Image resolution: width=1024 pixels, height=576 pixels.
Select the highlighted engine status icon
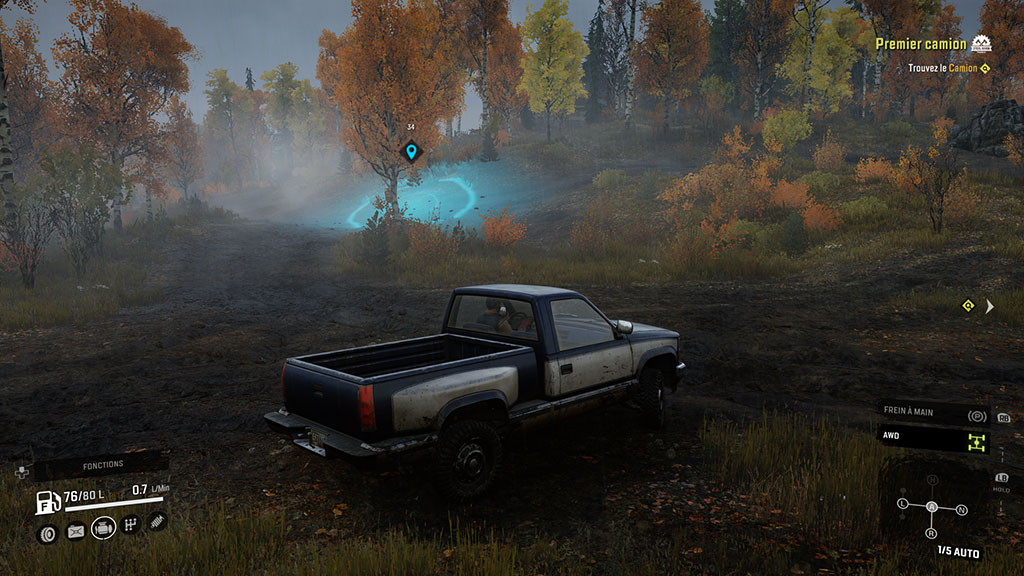tap(103, 528)
